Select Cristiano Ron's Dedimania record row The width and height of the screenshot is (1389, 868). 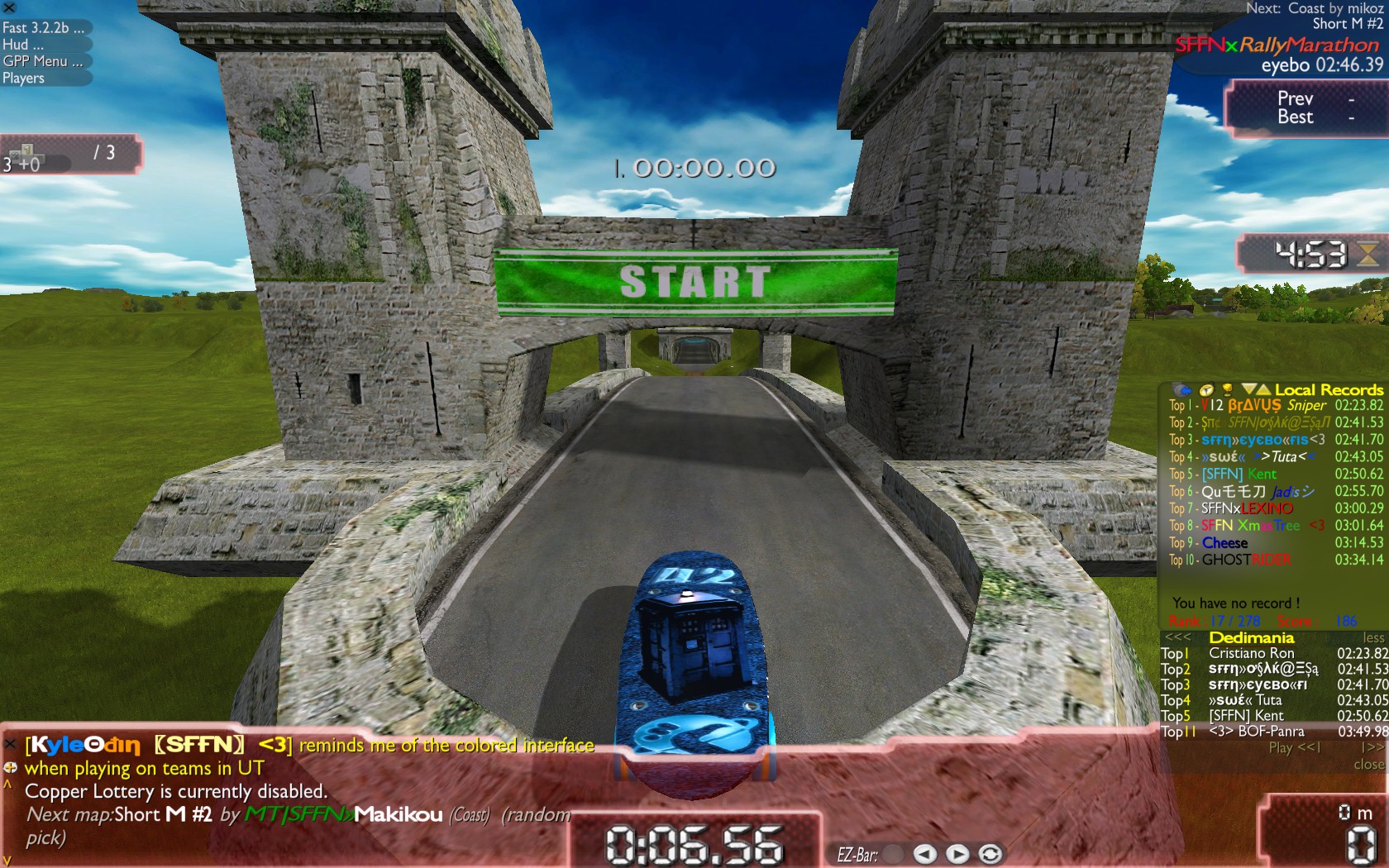coord(1274,653)
